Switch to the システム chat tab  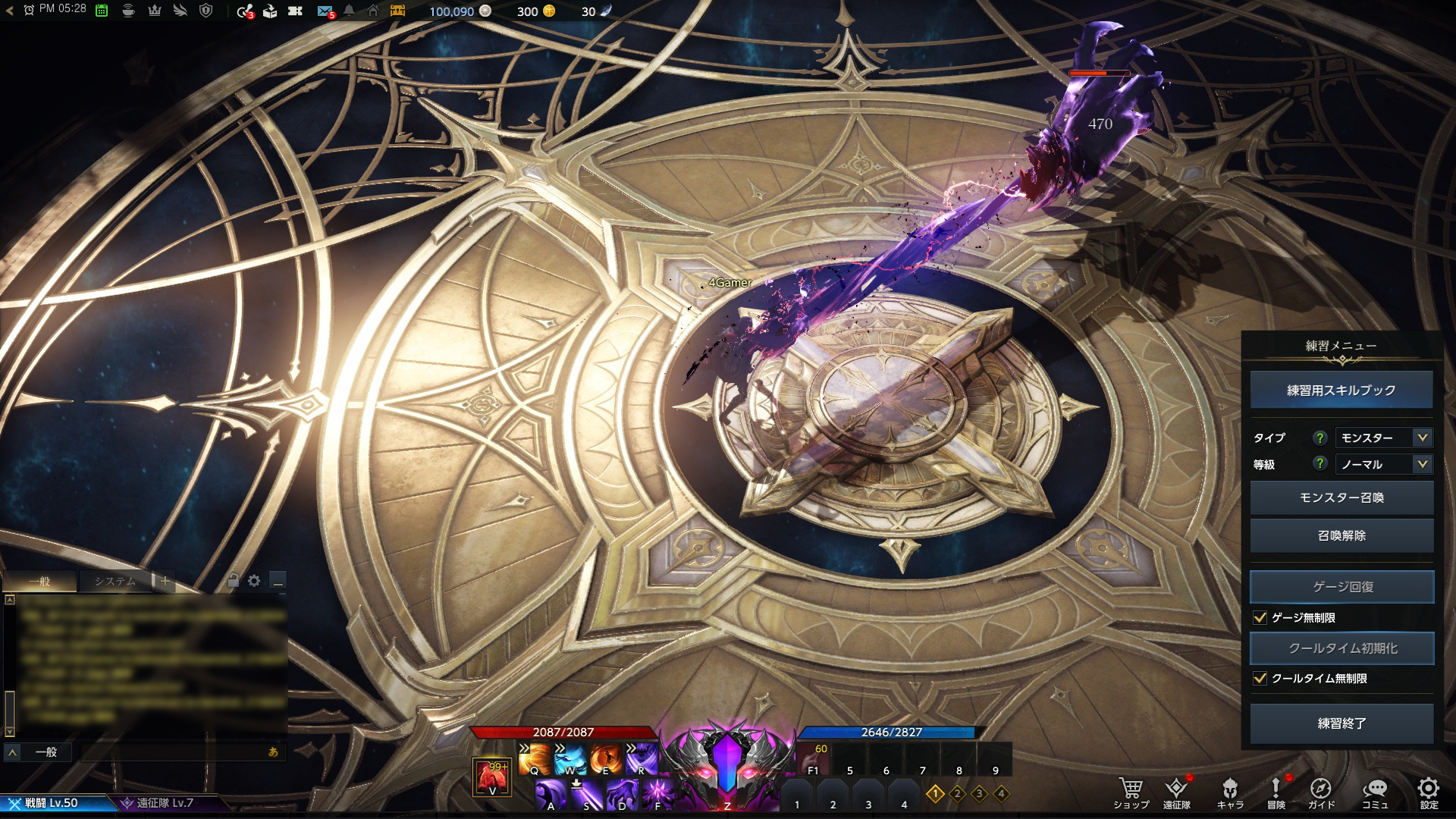pyautogui.click(x=115, y=582)
